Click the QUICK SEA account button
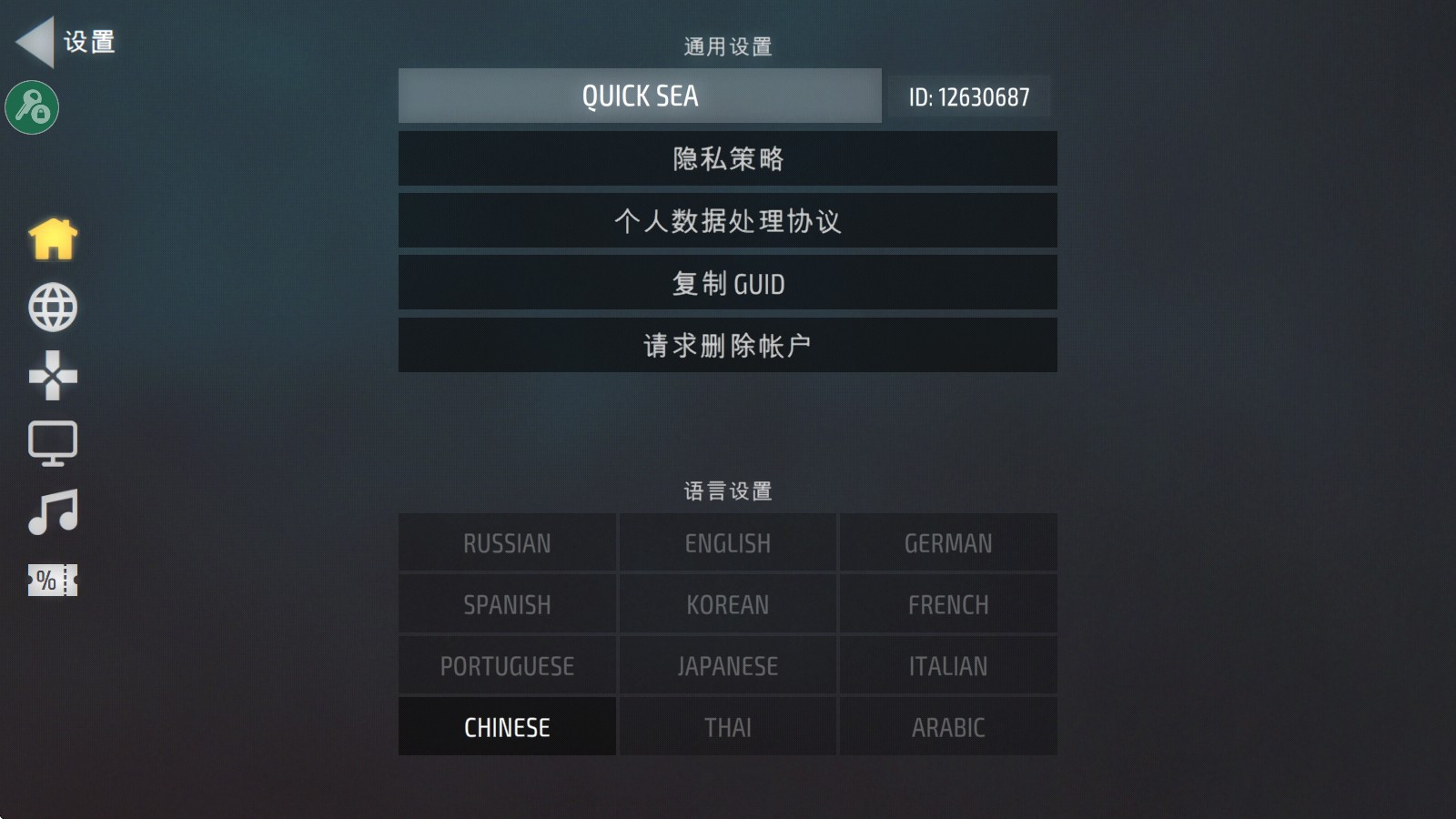 pyautogui.click(x=638, y=96)
